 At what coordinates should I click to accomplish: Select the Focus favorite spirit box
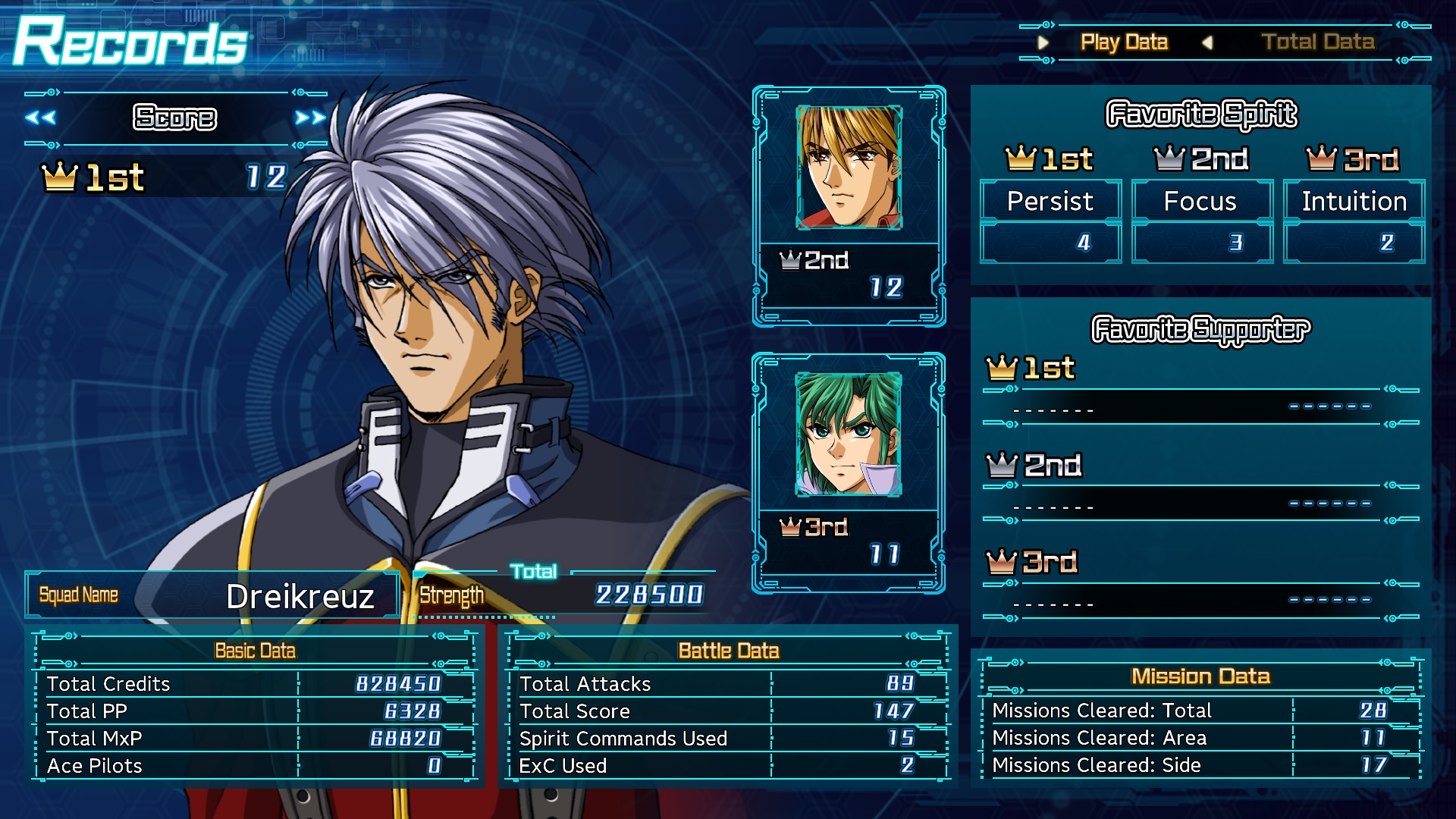click(x=1201, y=202)
